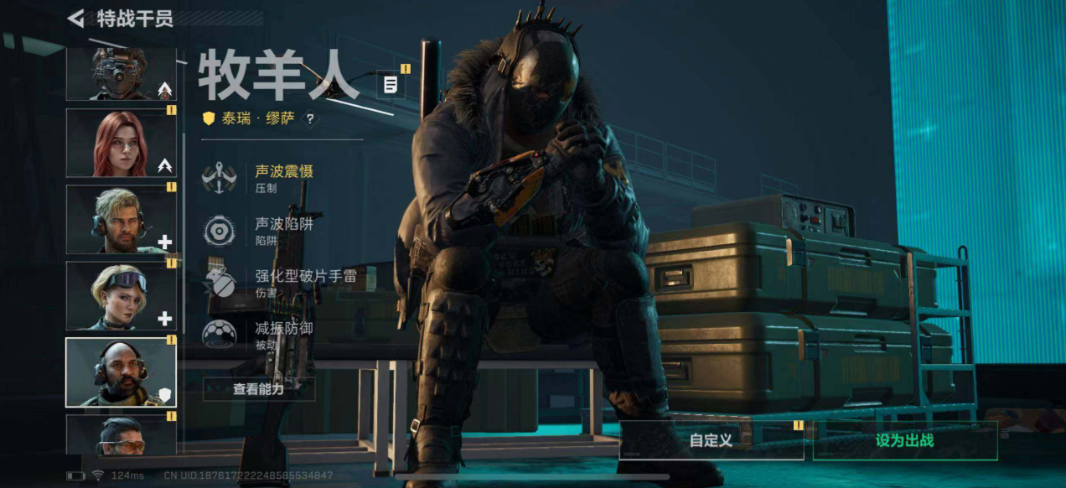Open the 自定义 customization menu
This screenshot has height=488, width=1066.
711,440
